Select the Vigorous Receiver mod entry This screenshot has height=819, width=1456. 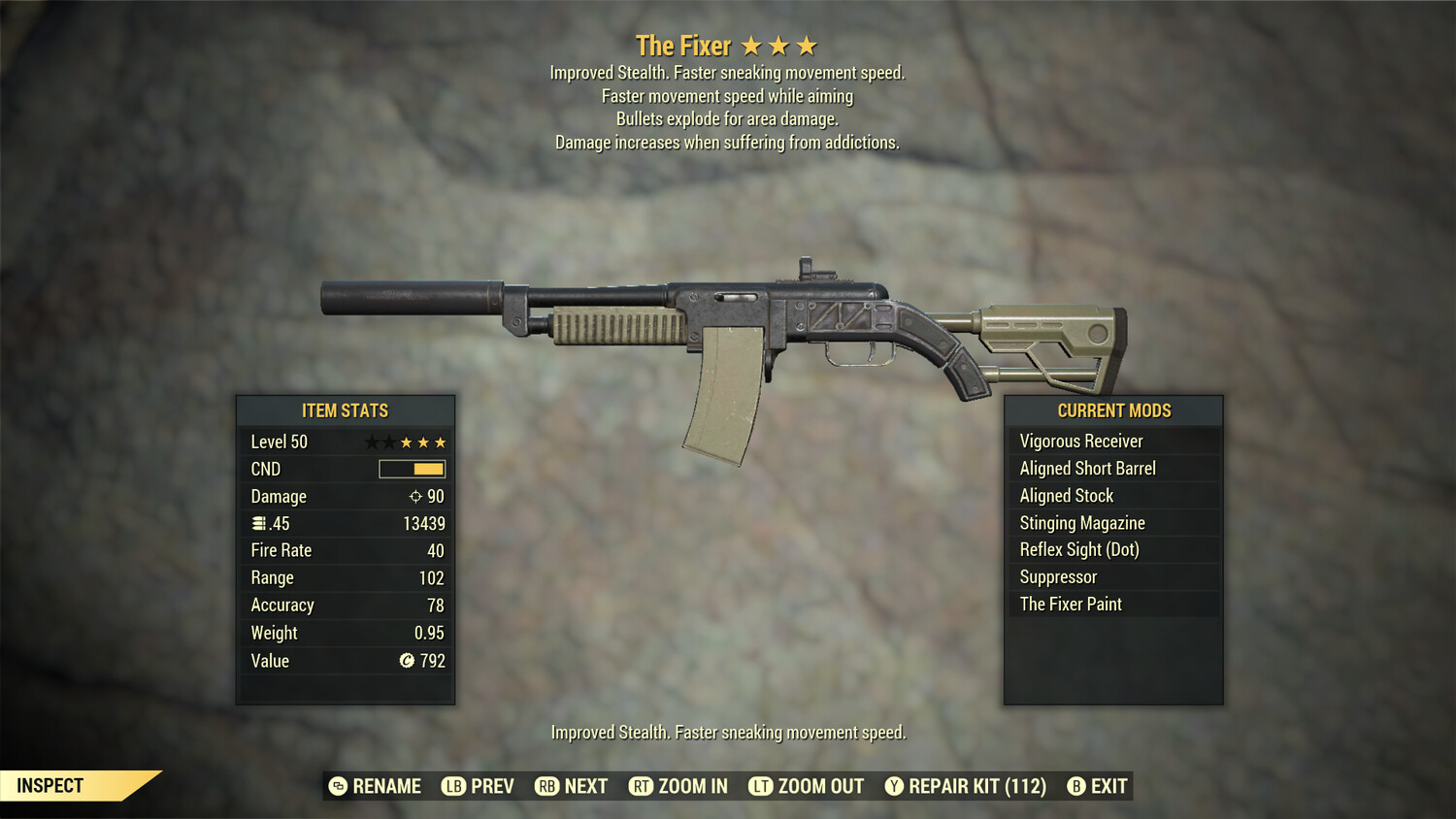pyautogui.click(x=1080, y=441)
